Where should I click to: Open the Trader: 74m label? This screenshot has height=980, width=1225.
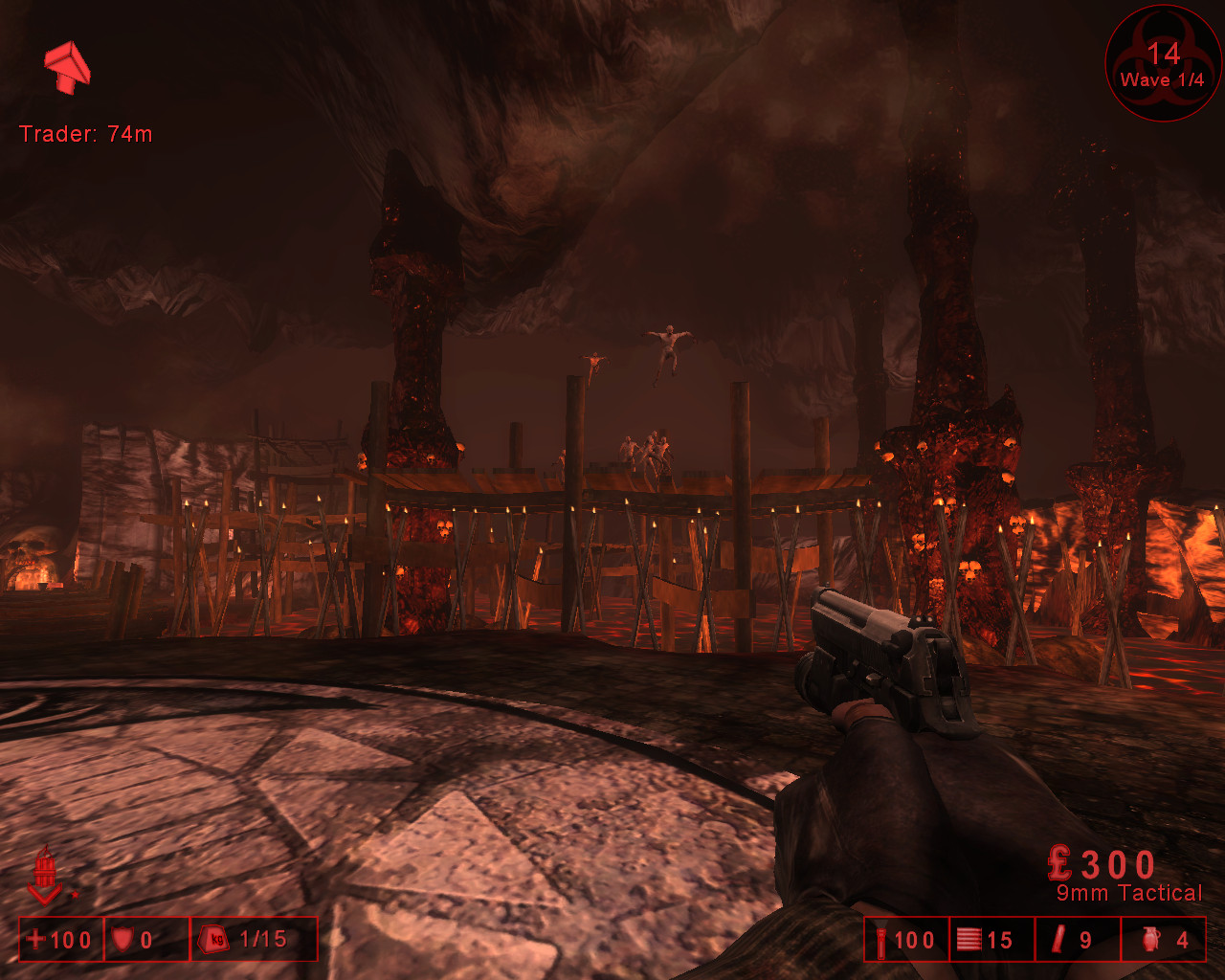(x=88, y=134)
